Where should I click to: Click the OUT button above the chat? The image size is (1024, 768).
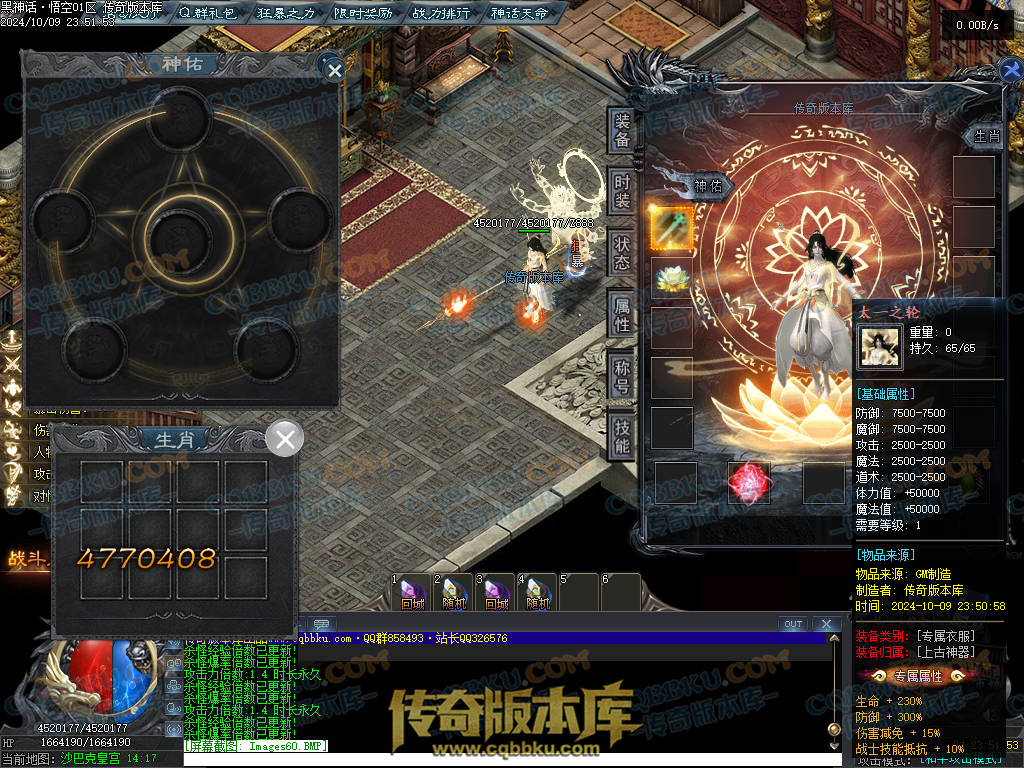point(793,624)
